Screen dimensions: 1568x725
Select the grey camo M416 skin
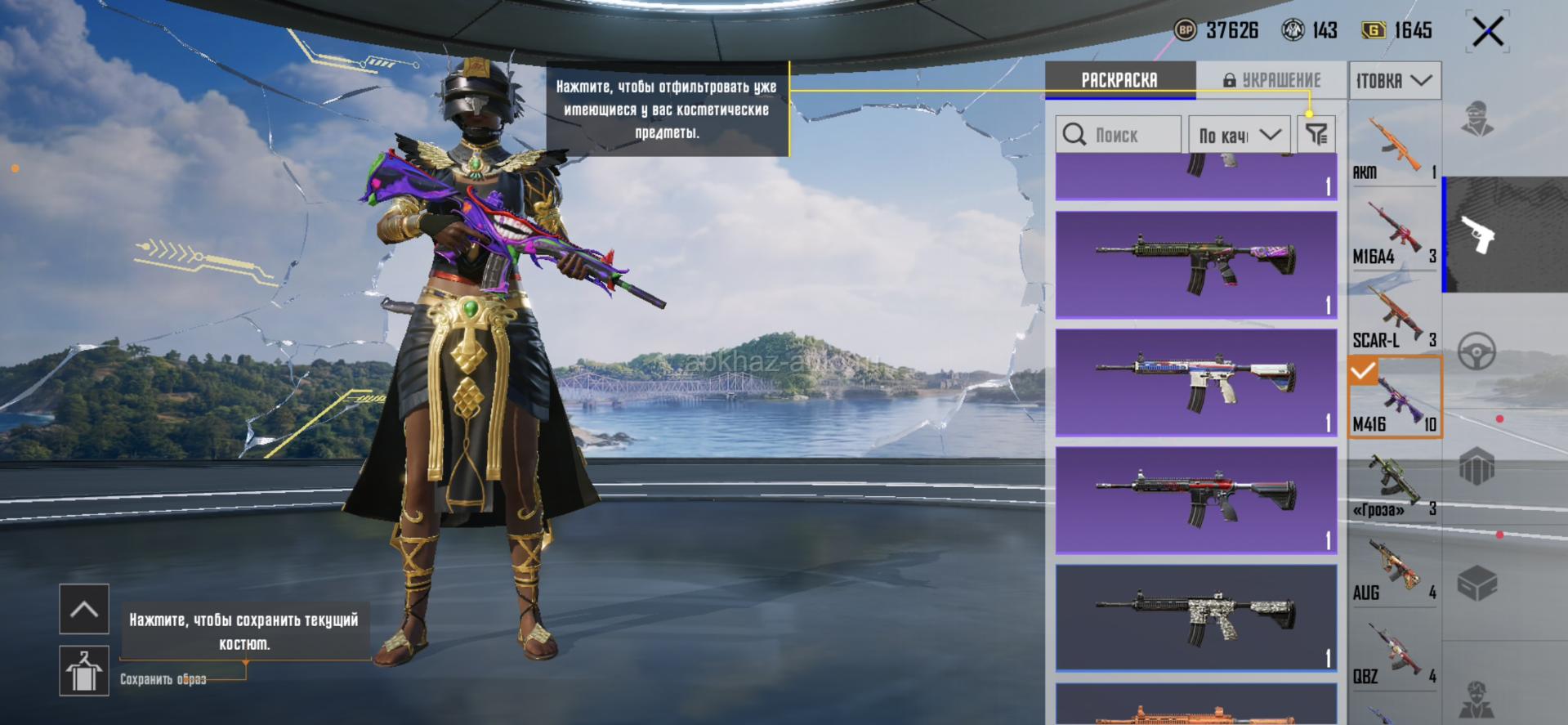(1195, 617)
